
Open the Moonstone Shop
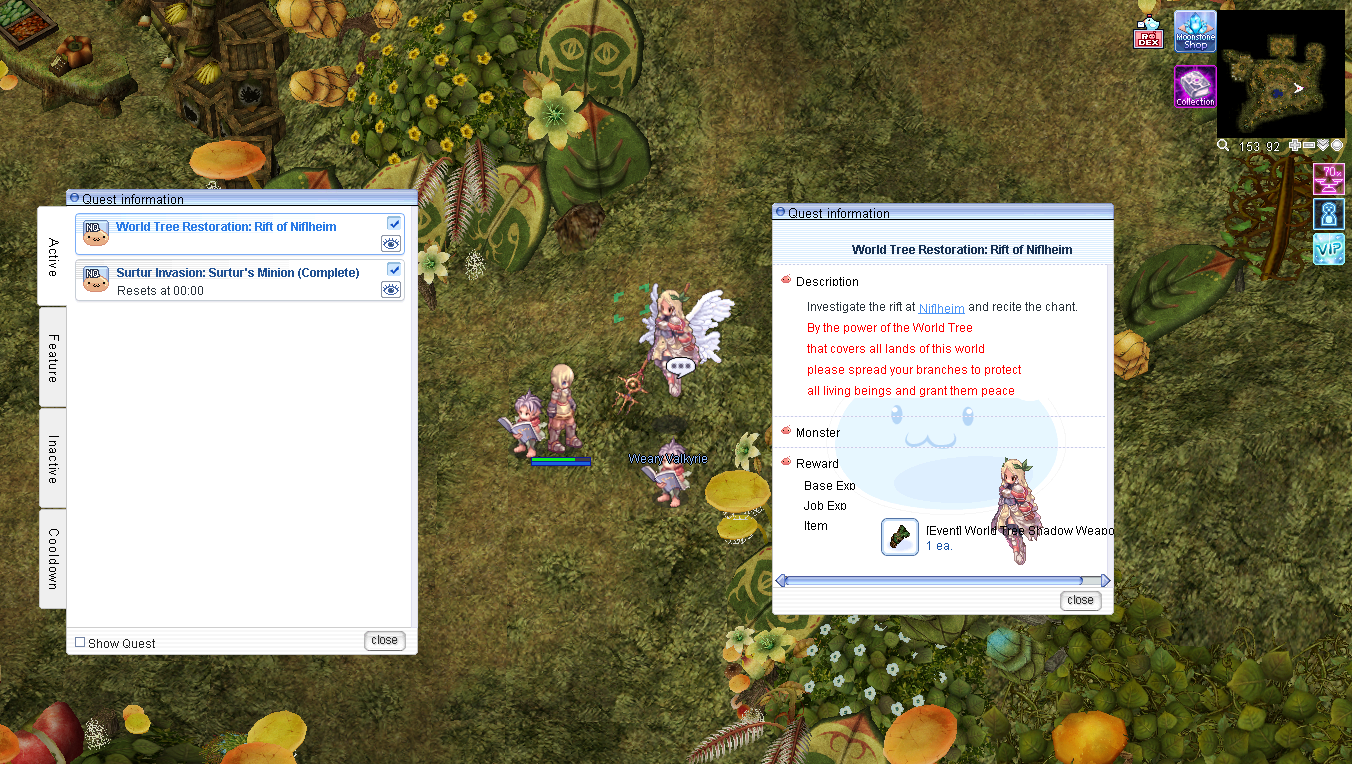coord(1195,32)
